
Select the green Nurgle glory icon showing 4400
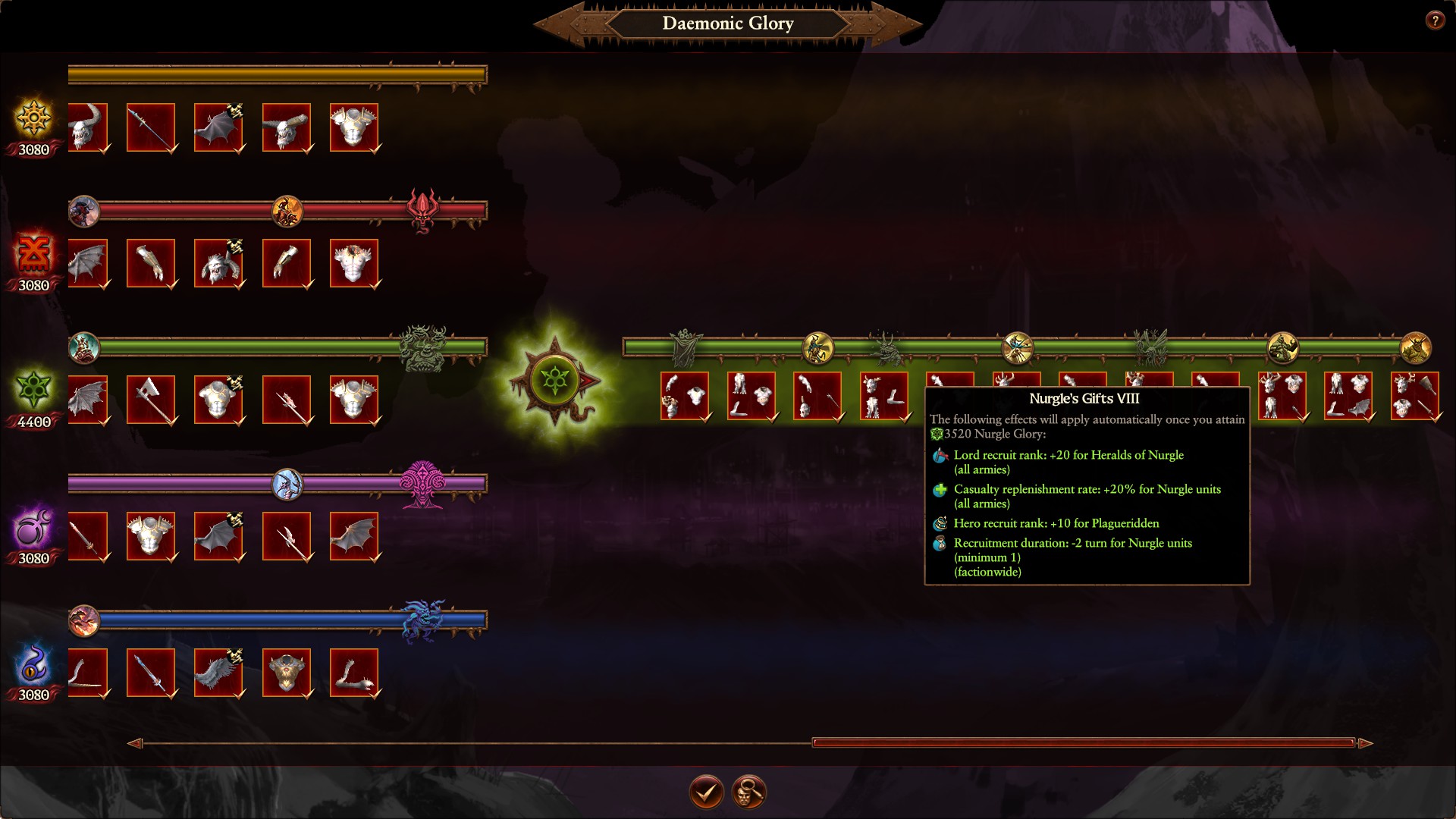(x=32, y=391)
